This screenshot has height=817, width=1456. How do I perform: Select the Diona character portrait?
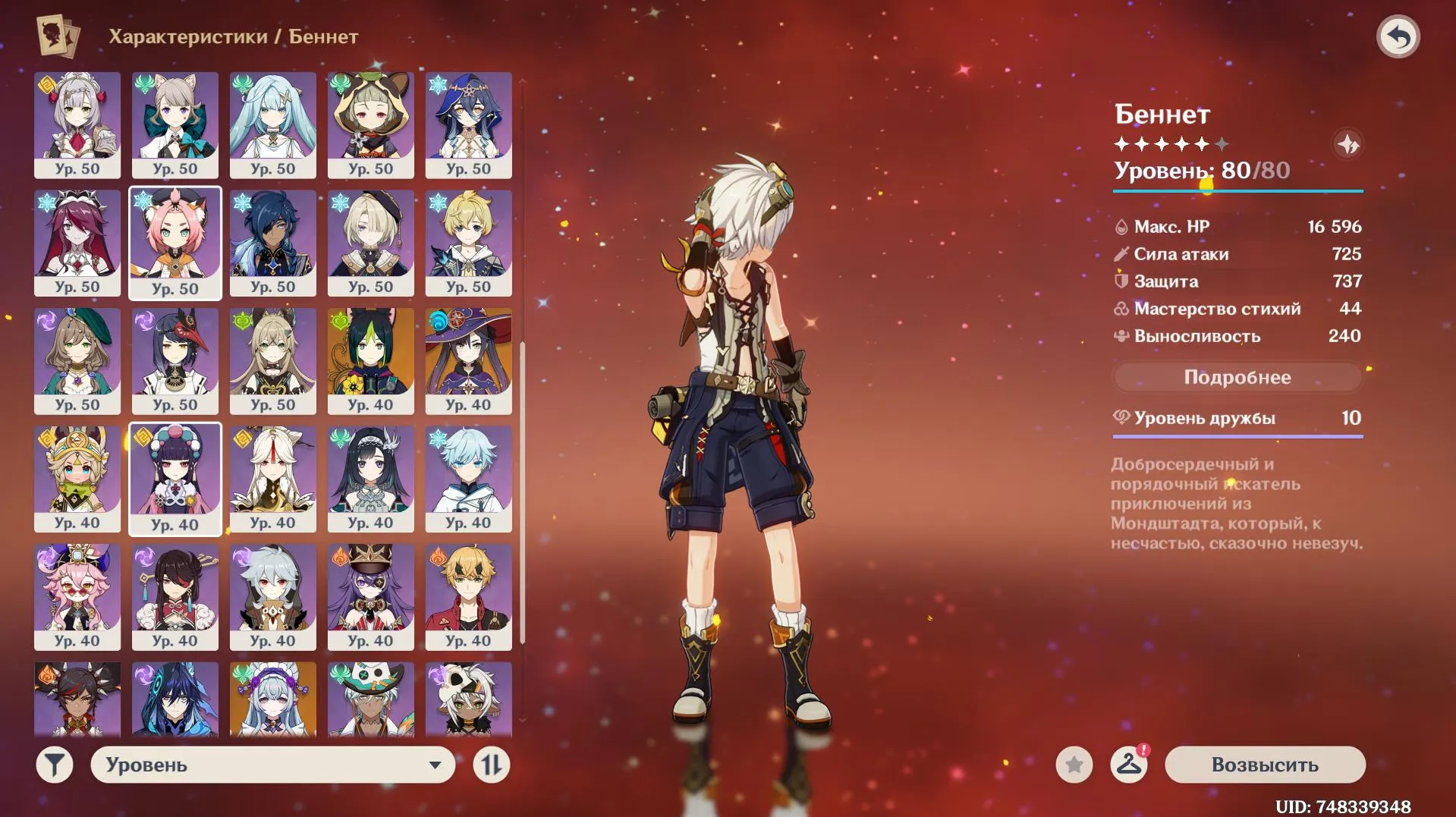pyautogui.click(x=175, y=243)
